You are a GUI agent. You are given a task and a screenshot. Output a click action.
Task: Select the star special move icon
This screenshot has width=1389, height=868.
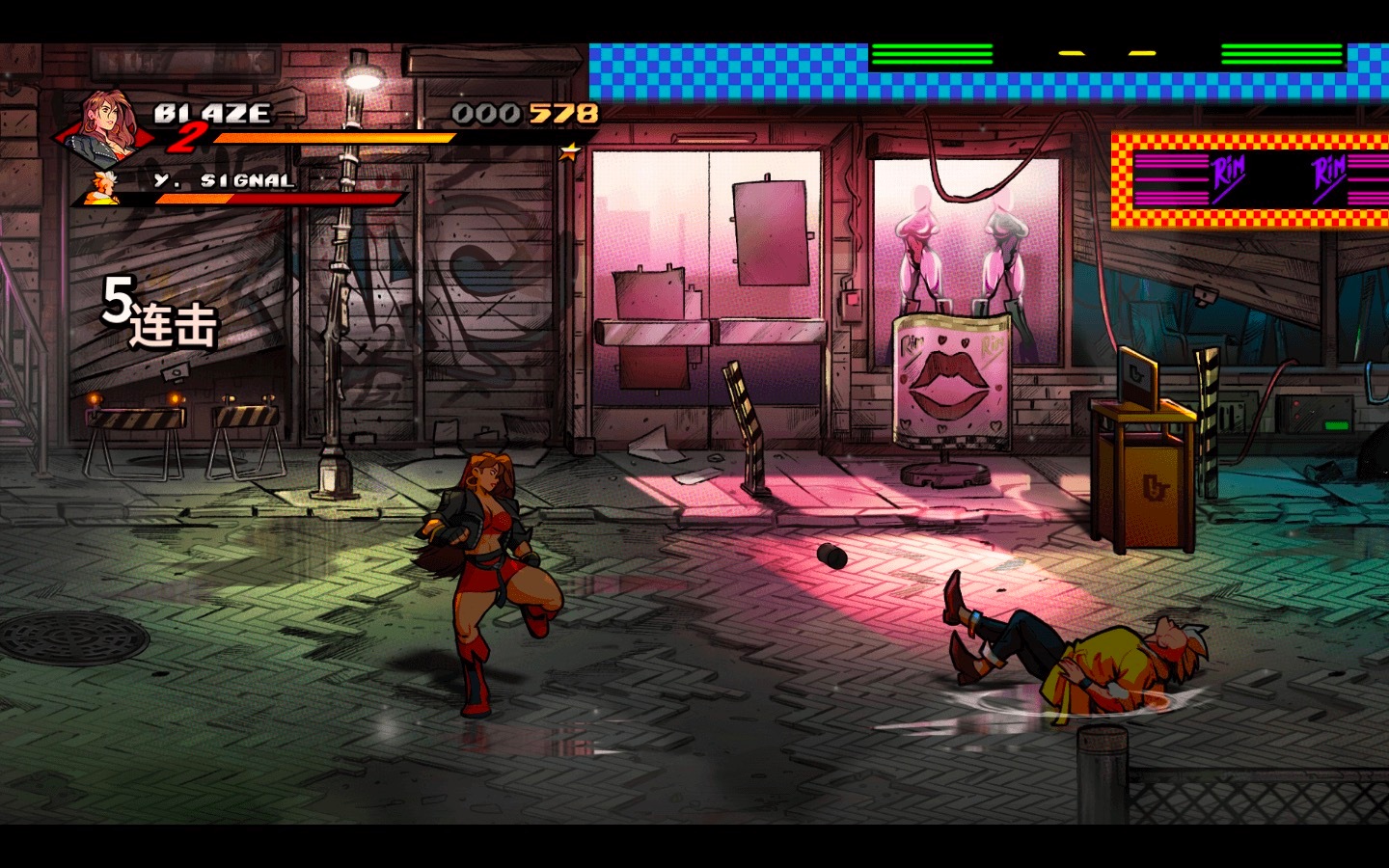click(x=570, y=151)
